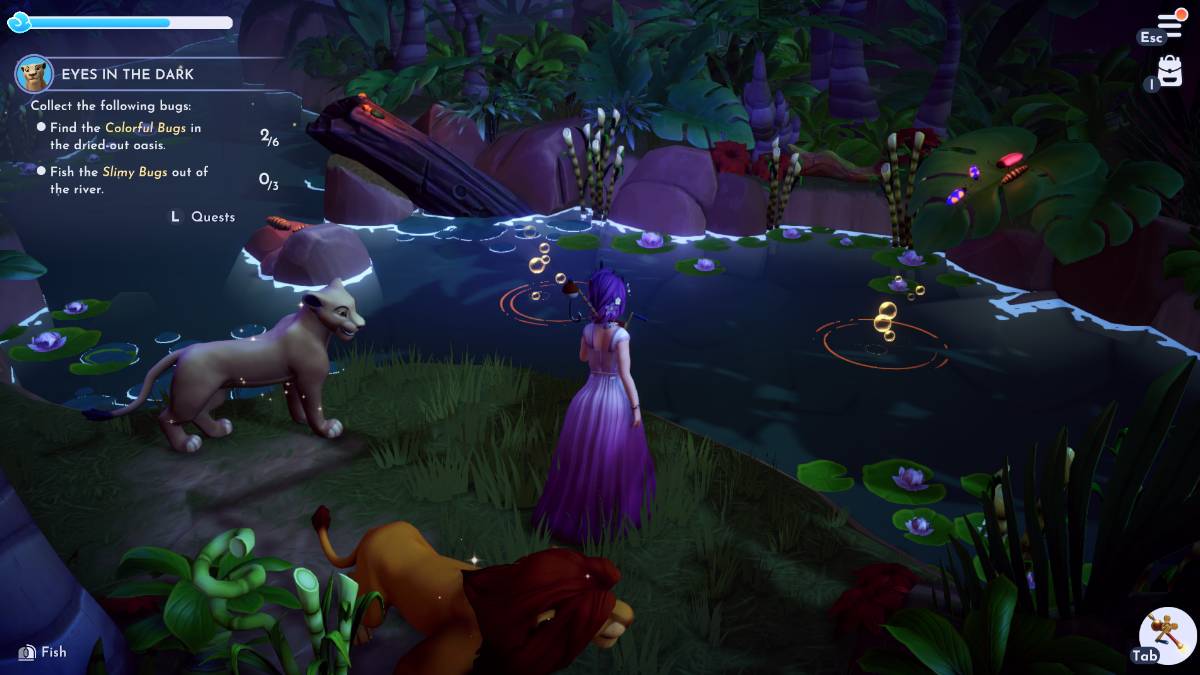The width and height of the screenshot is (1200, 675).
Task: Open the fishing rod tool wheel
Action: 1169,634
